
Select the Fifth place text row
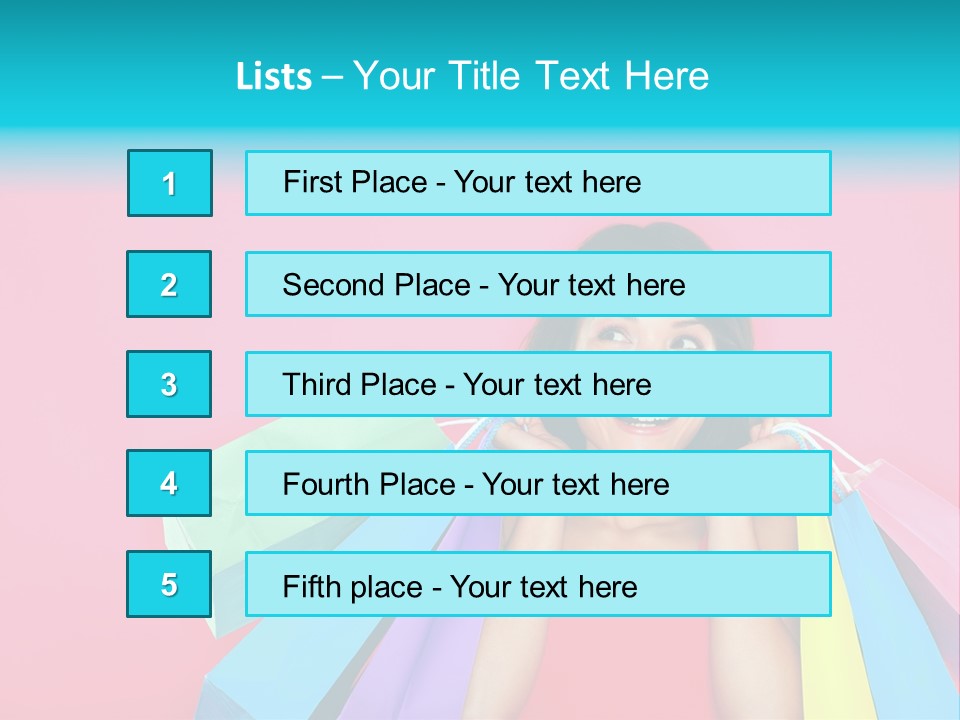[538, 584]
